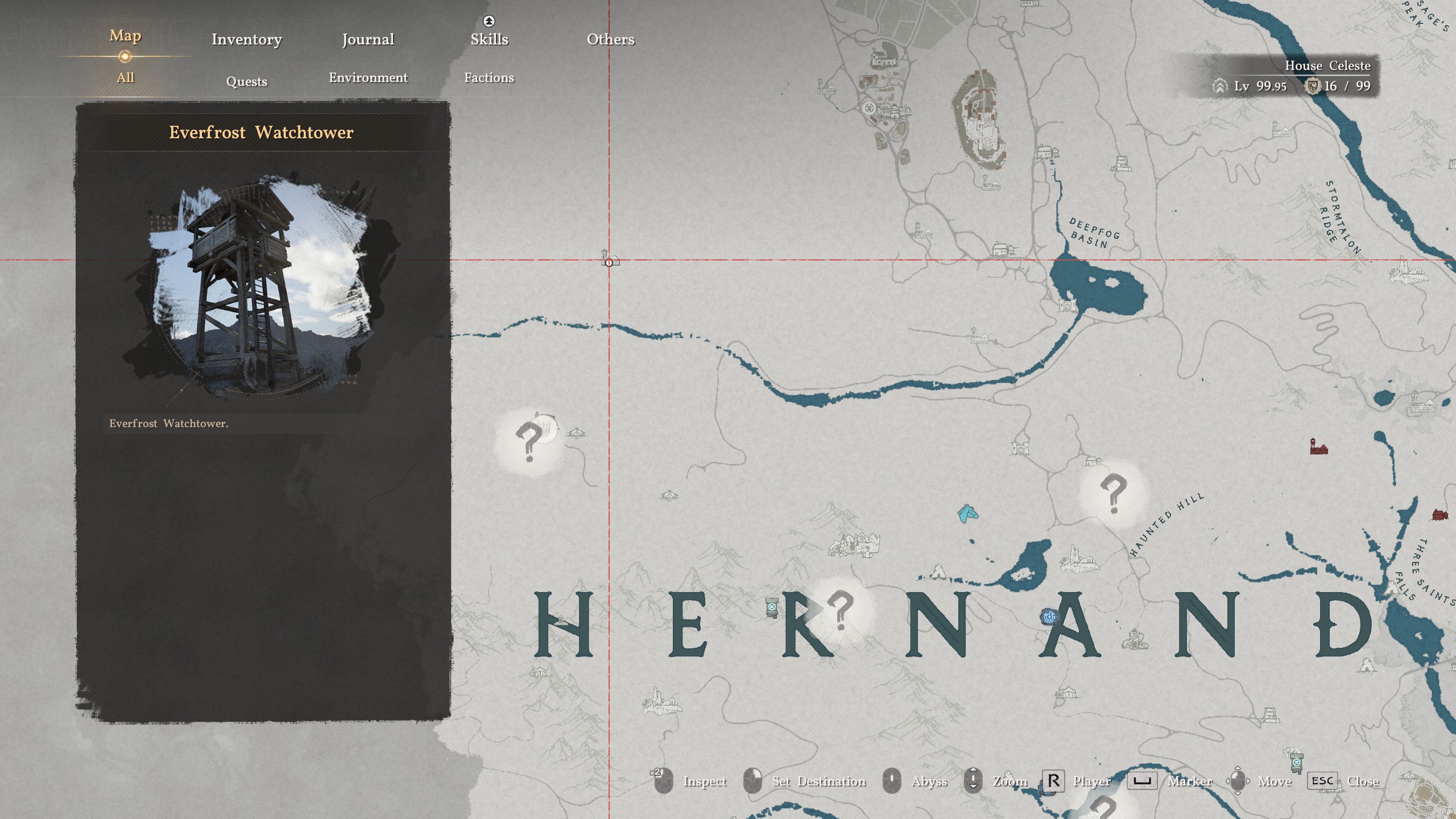Select the Everfrost Watchtower map marker

pyautogui.click(x=609, y=259)
